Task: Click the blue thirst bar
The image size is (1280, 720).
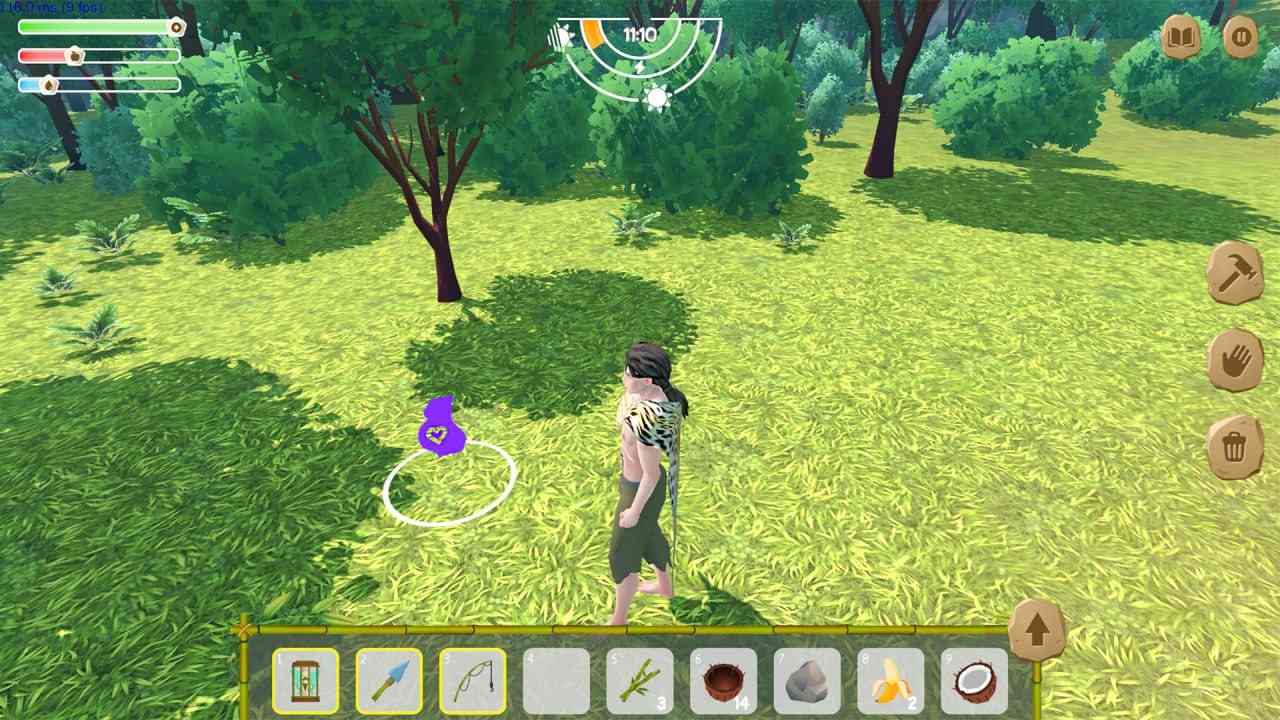Action: (x=97, y=84)
